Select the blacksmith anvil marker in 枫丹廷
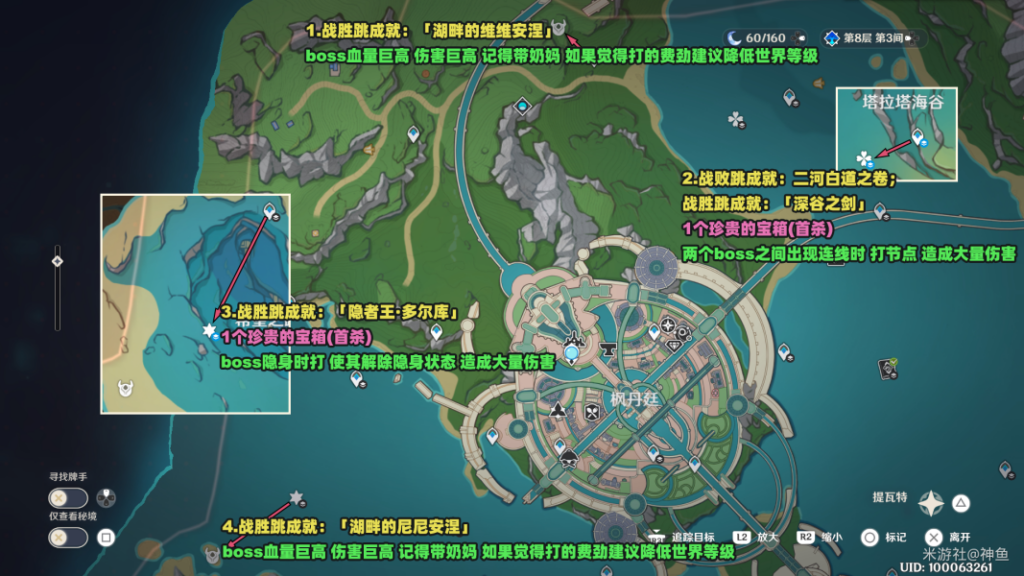This screenshot has height=576, width=1024. [606, 351]
